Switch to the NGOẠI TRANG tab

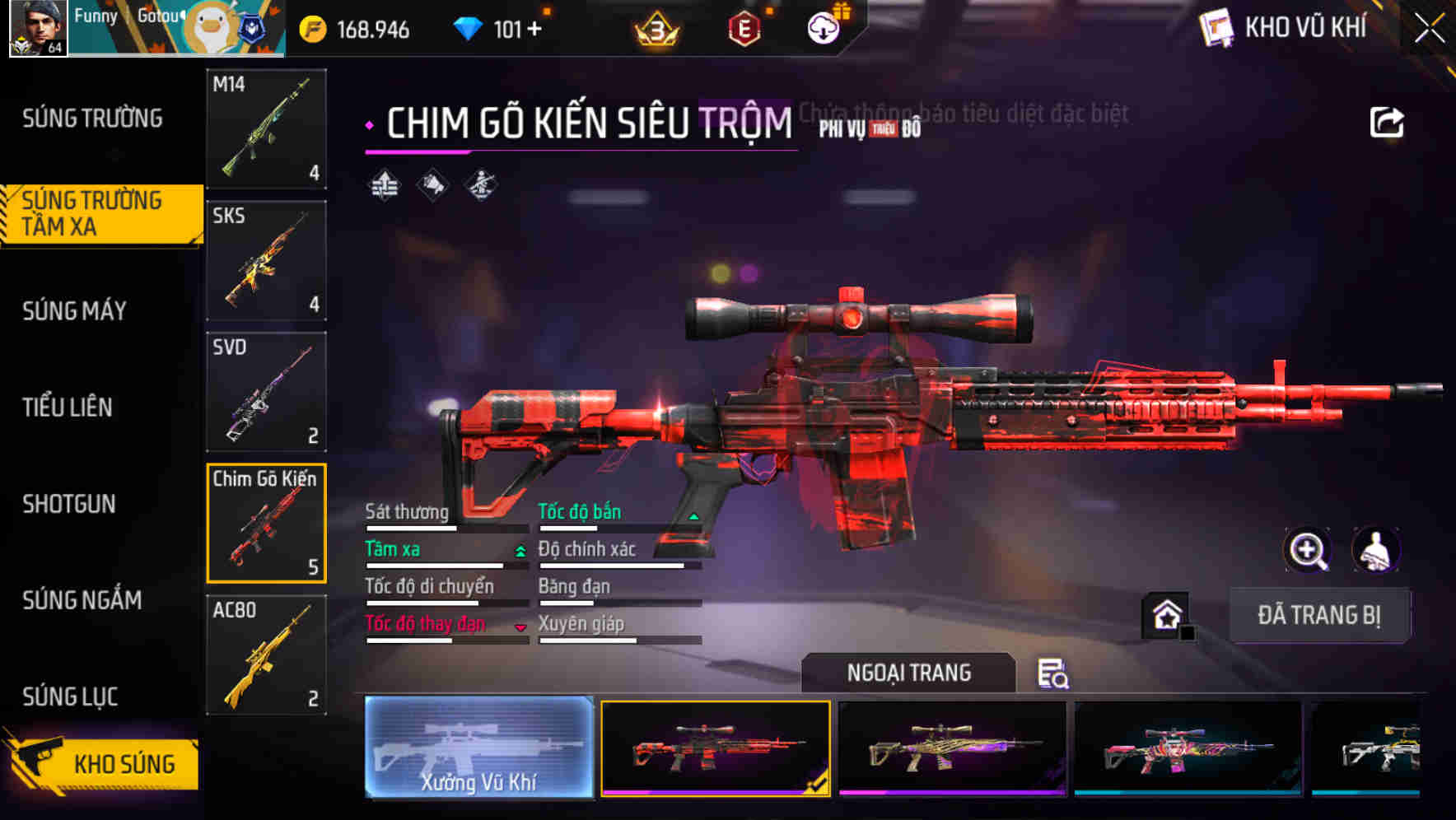(x=908, y=673)
